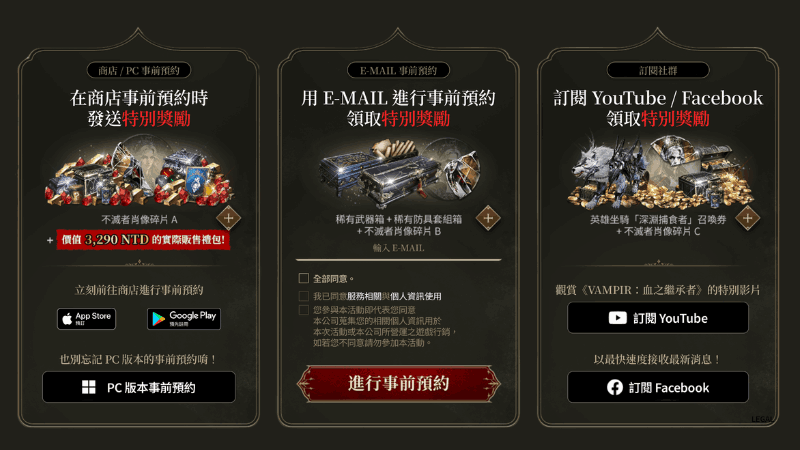Screen dimensions: 800x450
Task: Focus the 輸入 E-MAIL input field
Action: [x=399, y=247]
